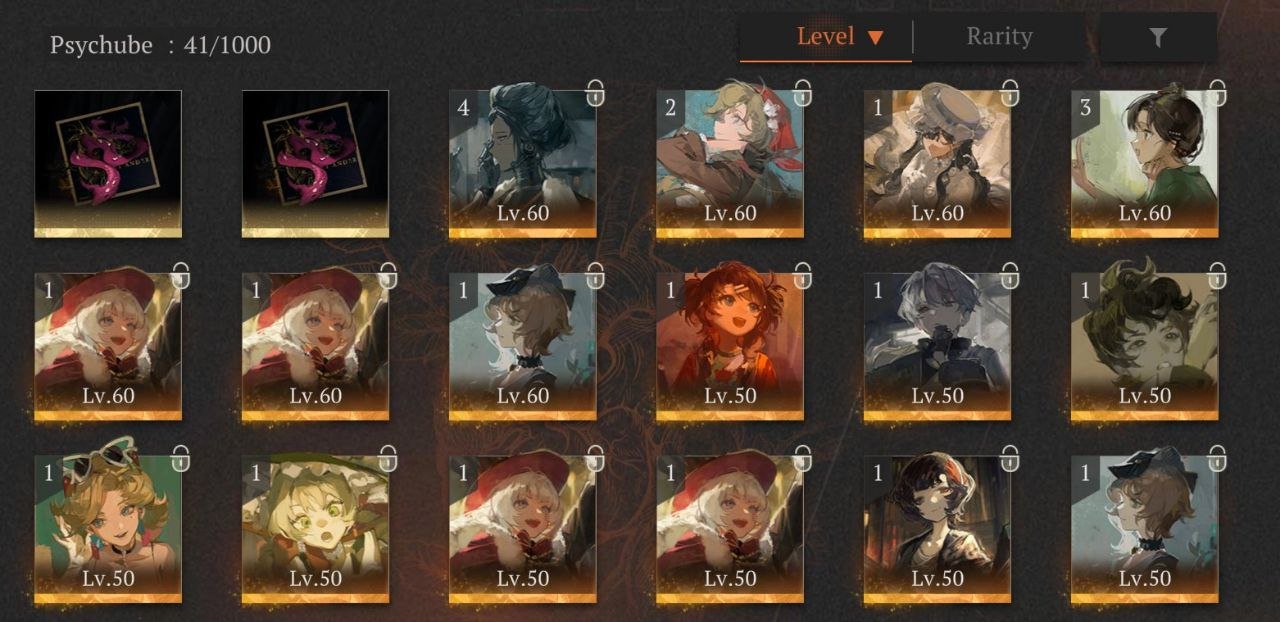
Task: Select the Lv.50 brown-haired bow girl Psychube
Action: (1145, 529)
